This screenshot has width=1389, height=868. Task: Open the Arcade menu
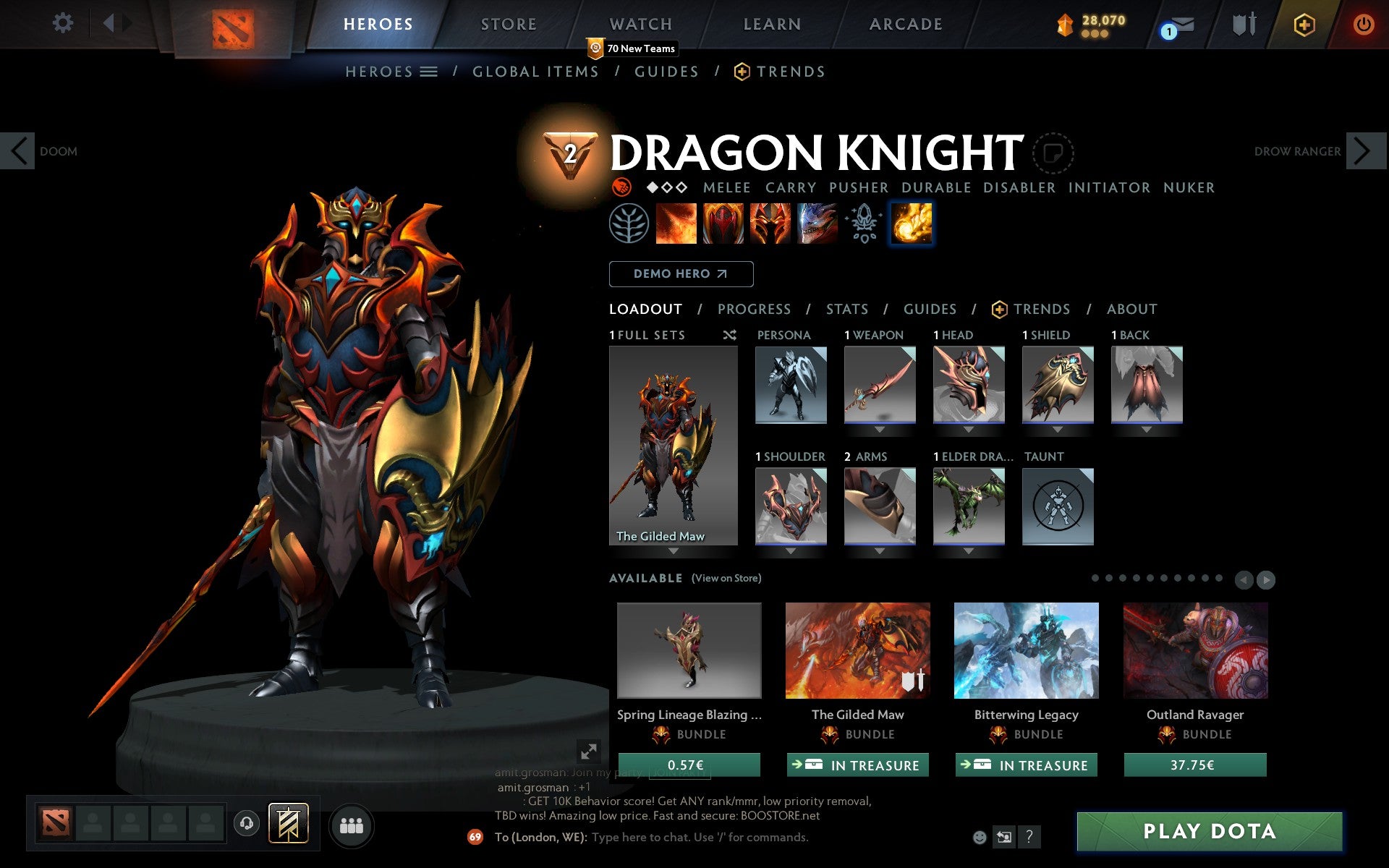click(904, 23)
